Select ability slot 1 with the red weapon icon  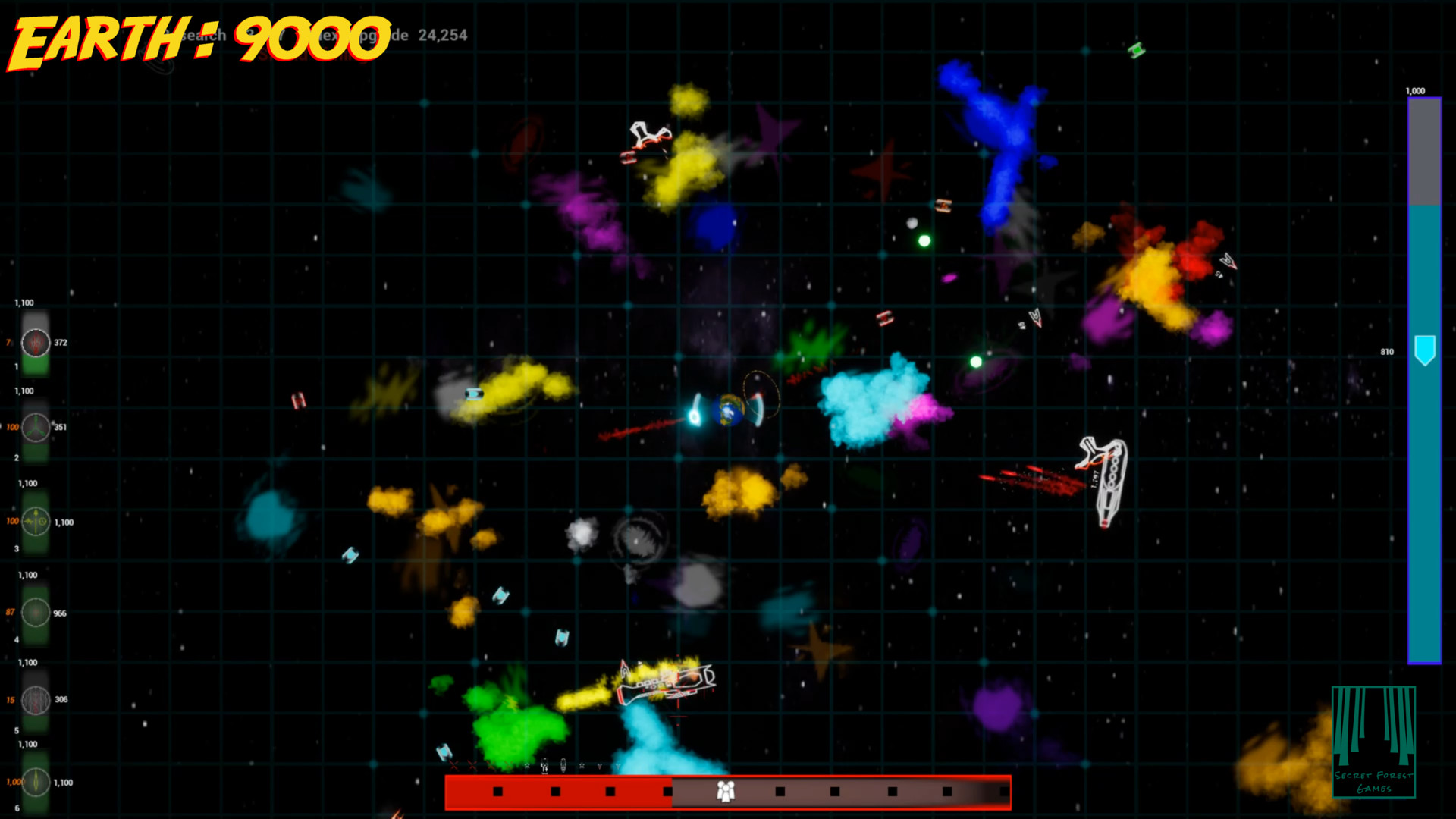34,343
